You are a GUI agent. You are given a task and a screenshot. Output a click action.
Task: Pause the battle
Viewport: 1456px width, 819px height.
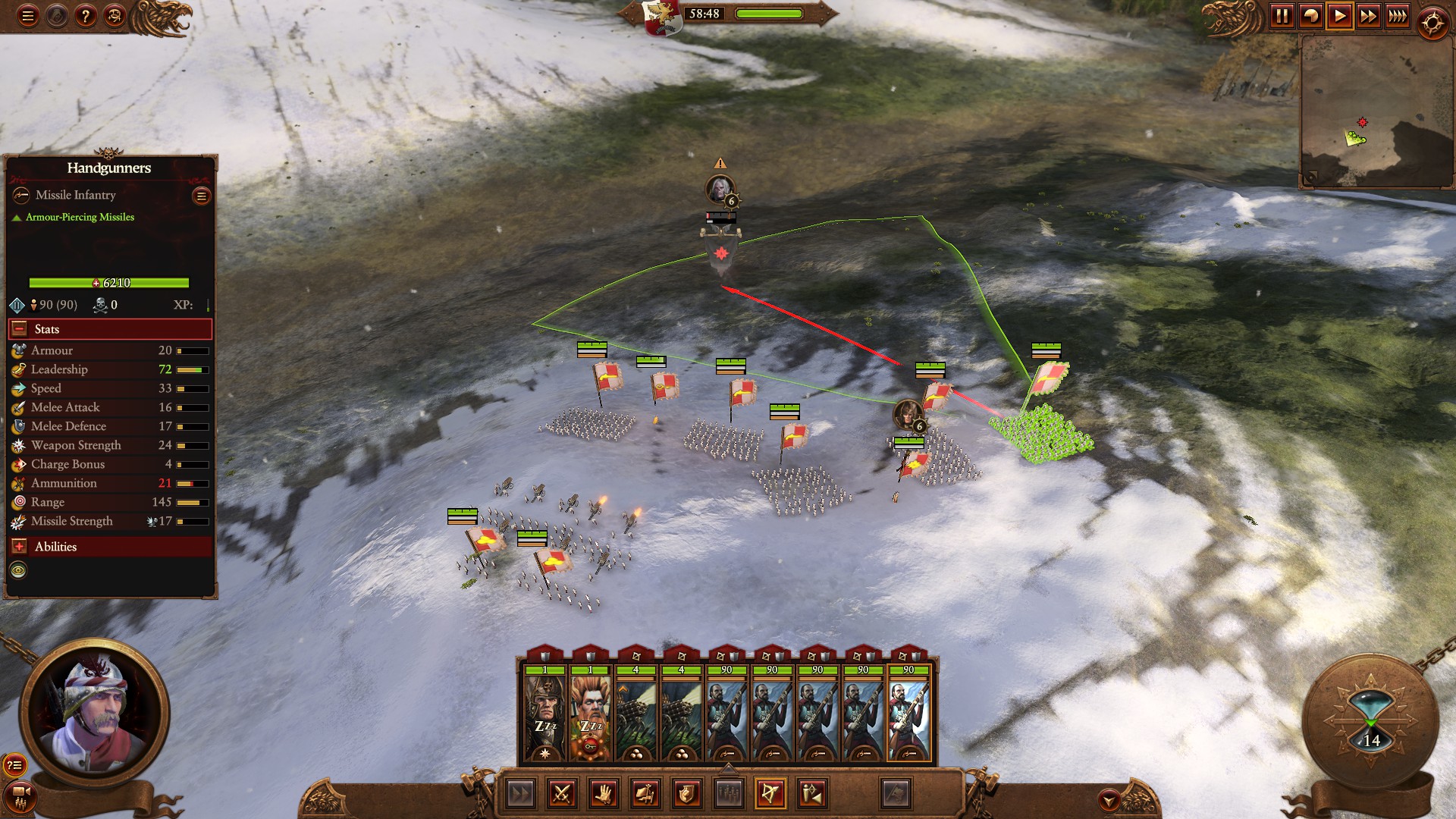[1282, 16]
